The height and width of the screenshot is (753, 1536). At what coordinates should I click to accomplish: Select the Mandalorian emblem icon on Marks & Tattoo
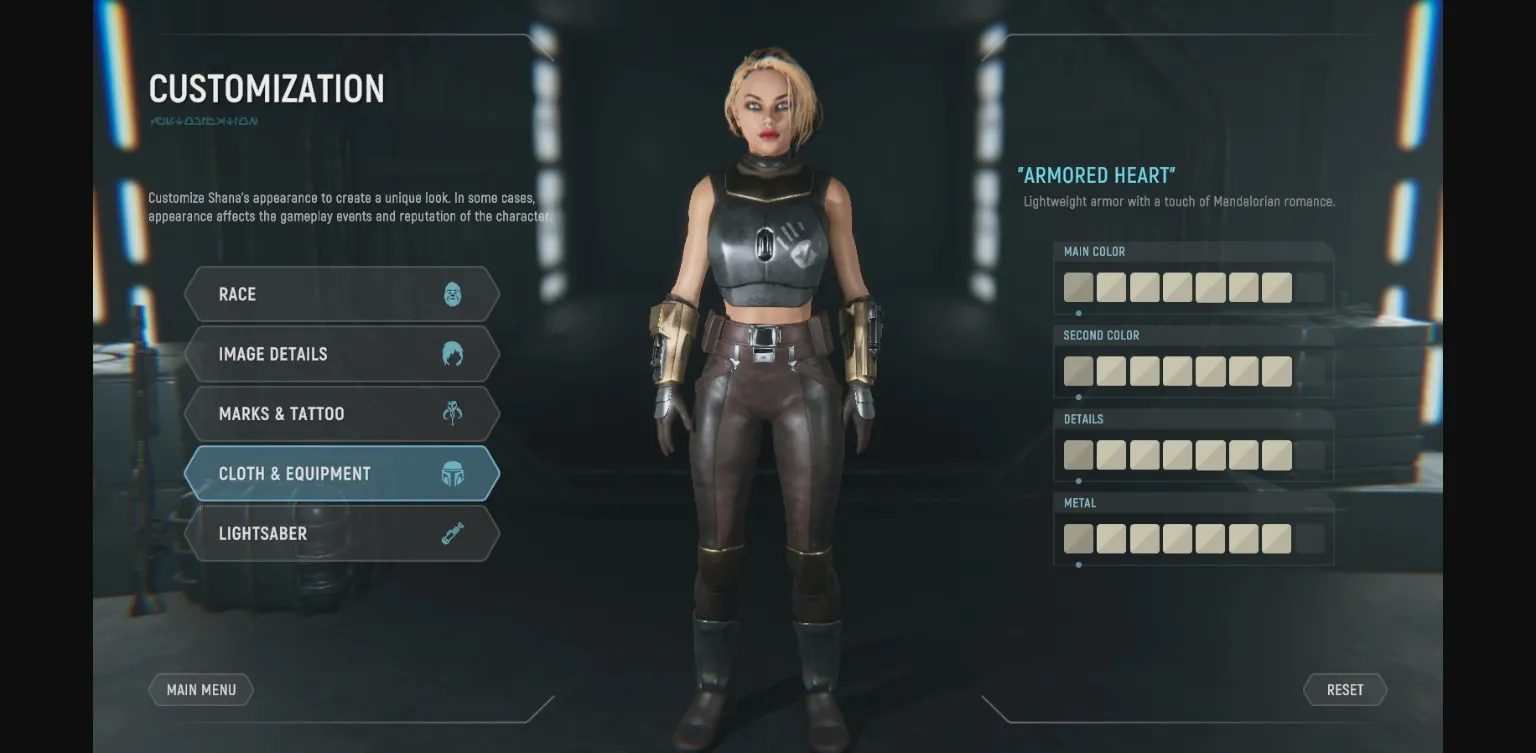(453, 413)
